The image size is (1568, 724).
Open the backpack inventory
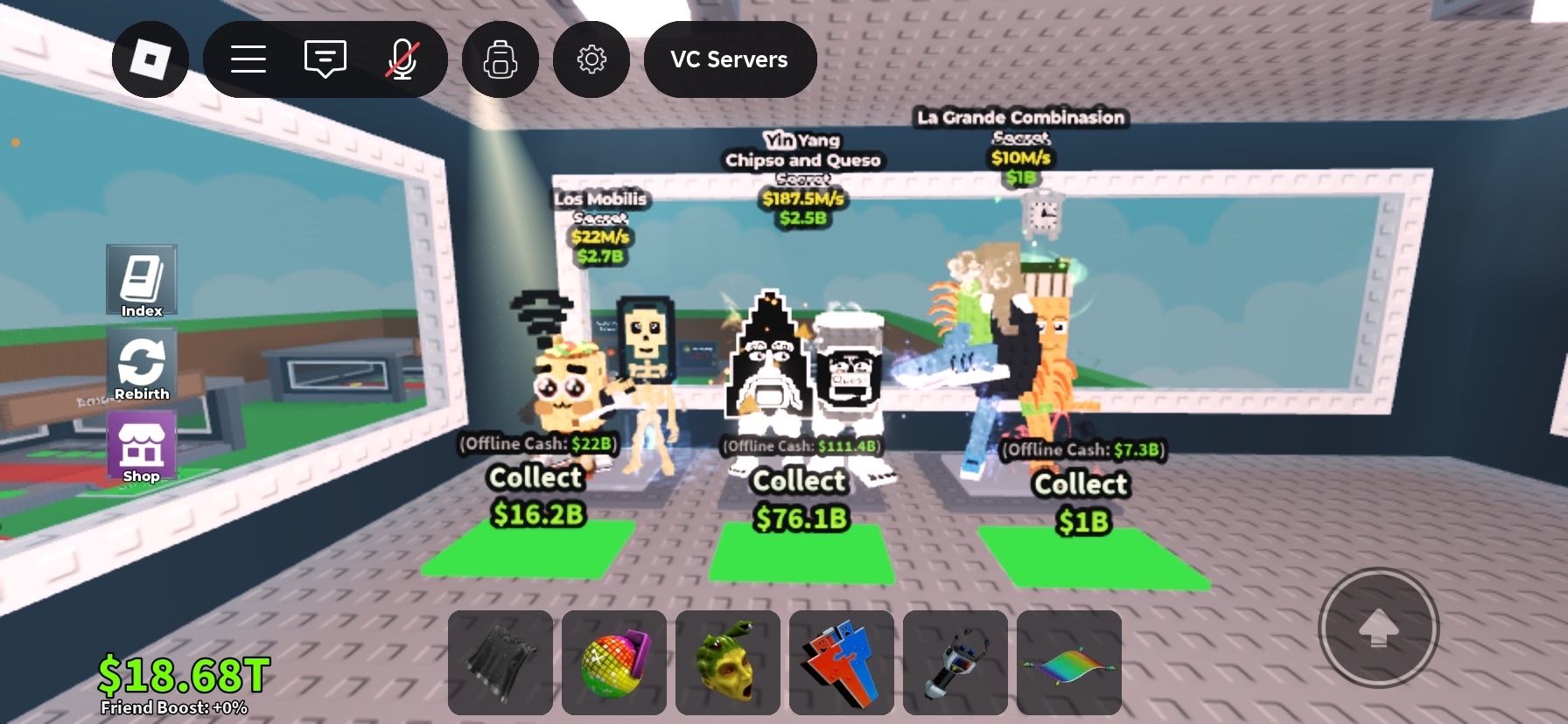[500, 58]
